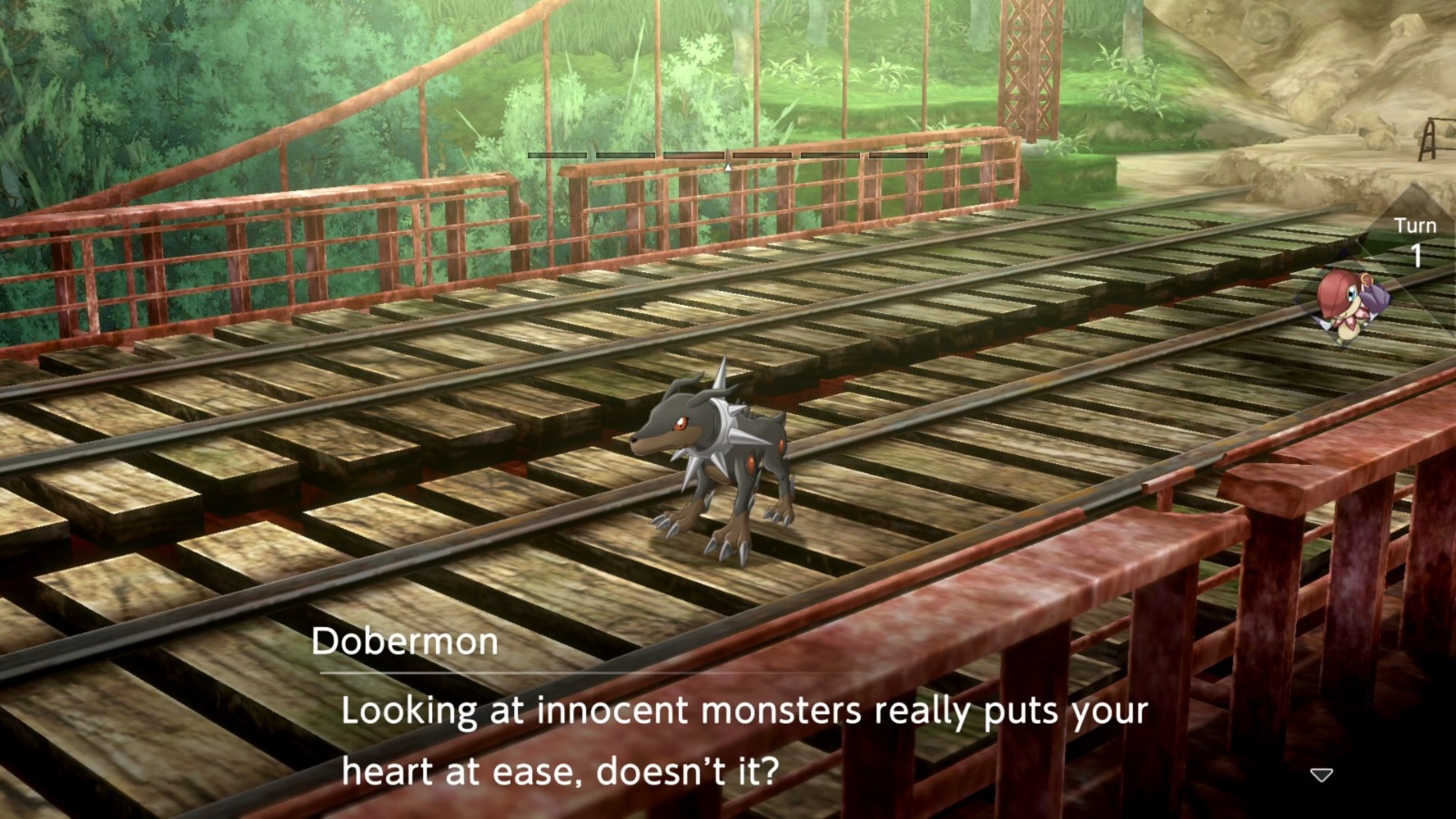This screenshot has width=1456, height=819.
Task: Click the Turn 1 indicator label
Action: point(1416,239)
